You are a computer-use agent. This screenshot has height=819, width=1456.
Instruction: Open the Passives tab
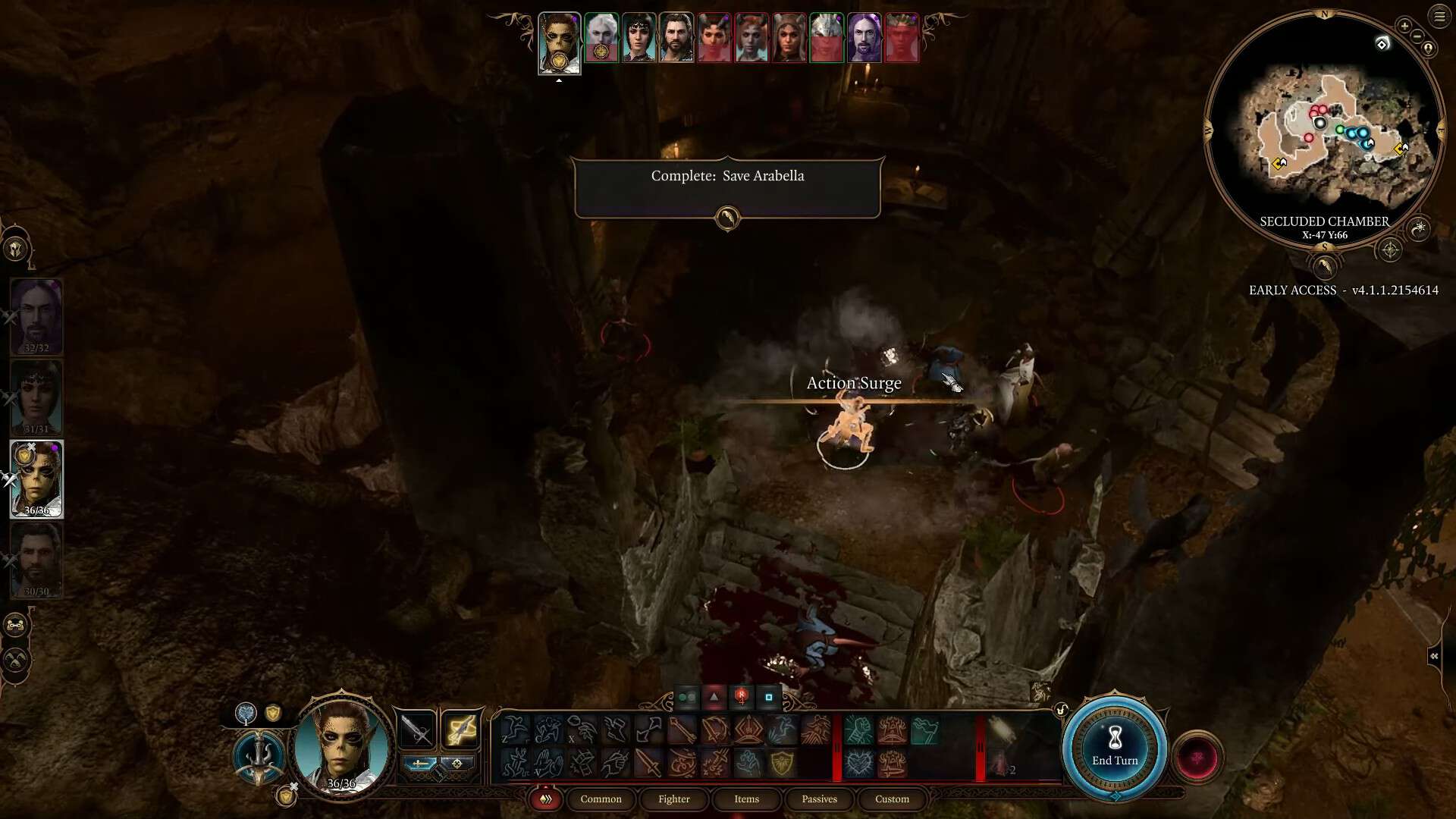click(x=819, y=799)
